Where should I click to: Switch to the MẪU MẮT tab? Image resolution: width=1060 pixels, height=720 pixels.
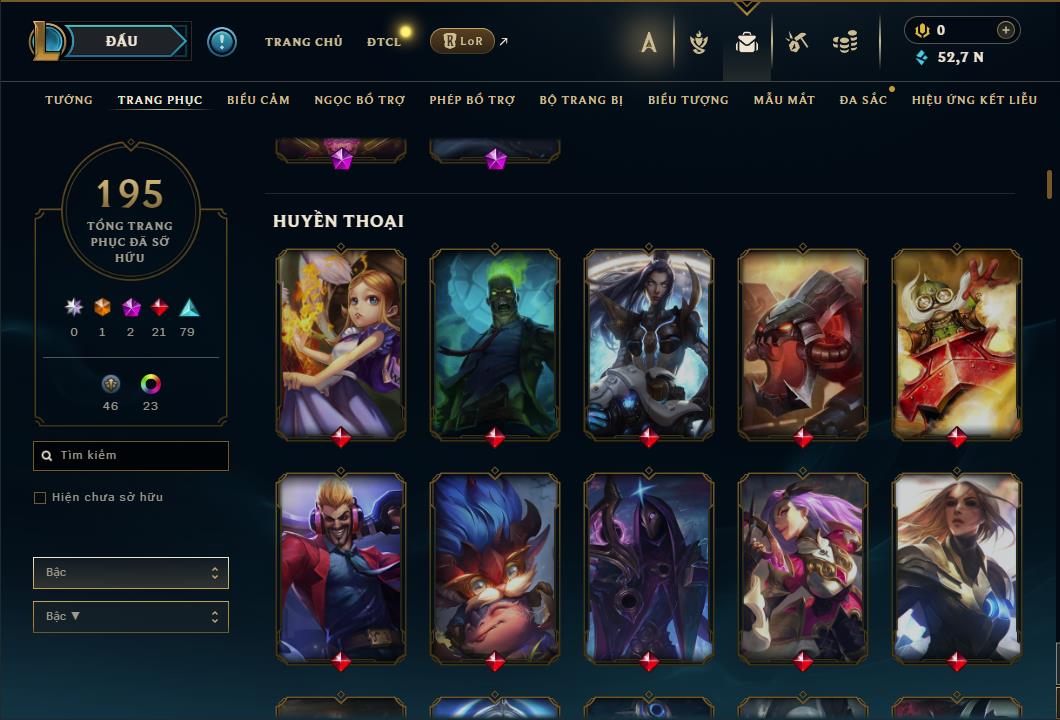[784, 100]
